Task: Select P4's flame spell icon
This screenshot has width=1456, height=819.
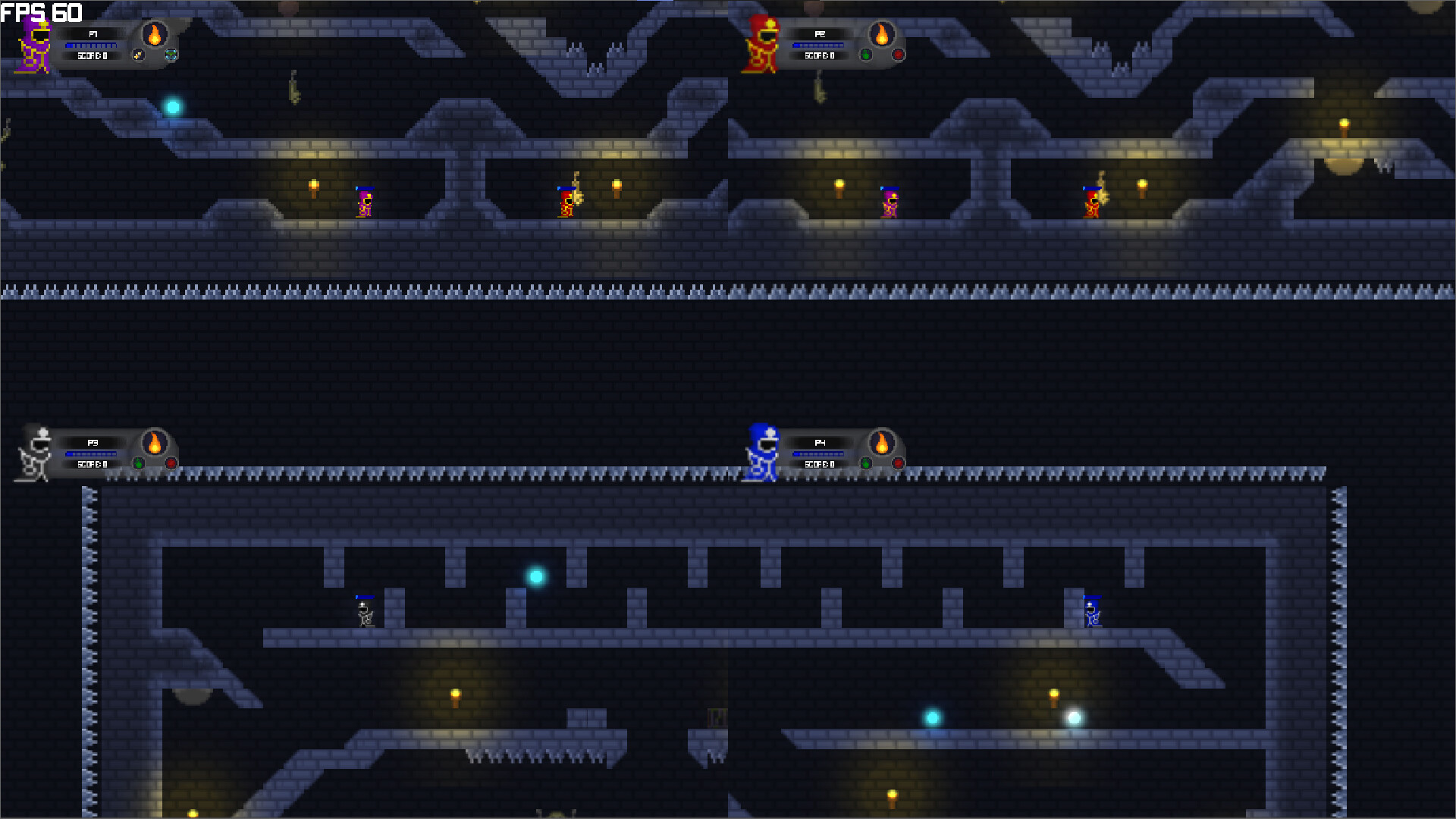Action: pyautogui.click(x=881, y=442)
